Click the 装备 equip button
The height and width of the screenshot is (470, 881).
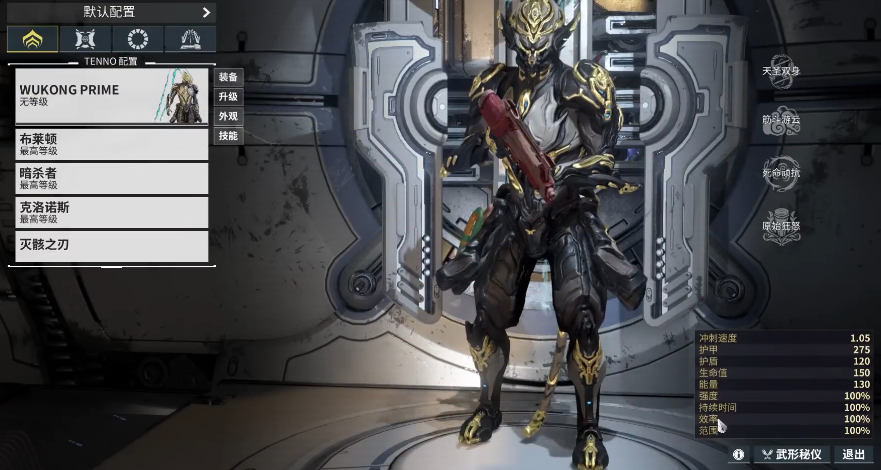pos(228,77)
